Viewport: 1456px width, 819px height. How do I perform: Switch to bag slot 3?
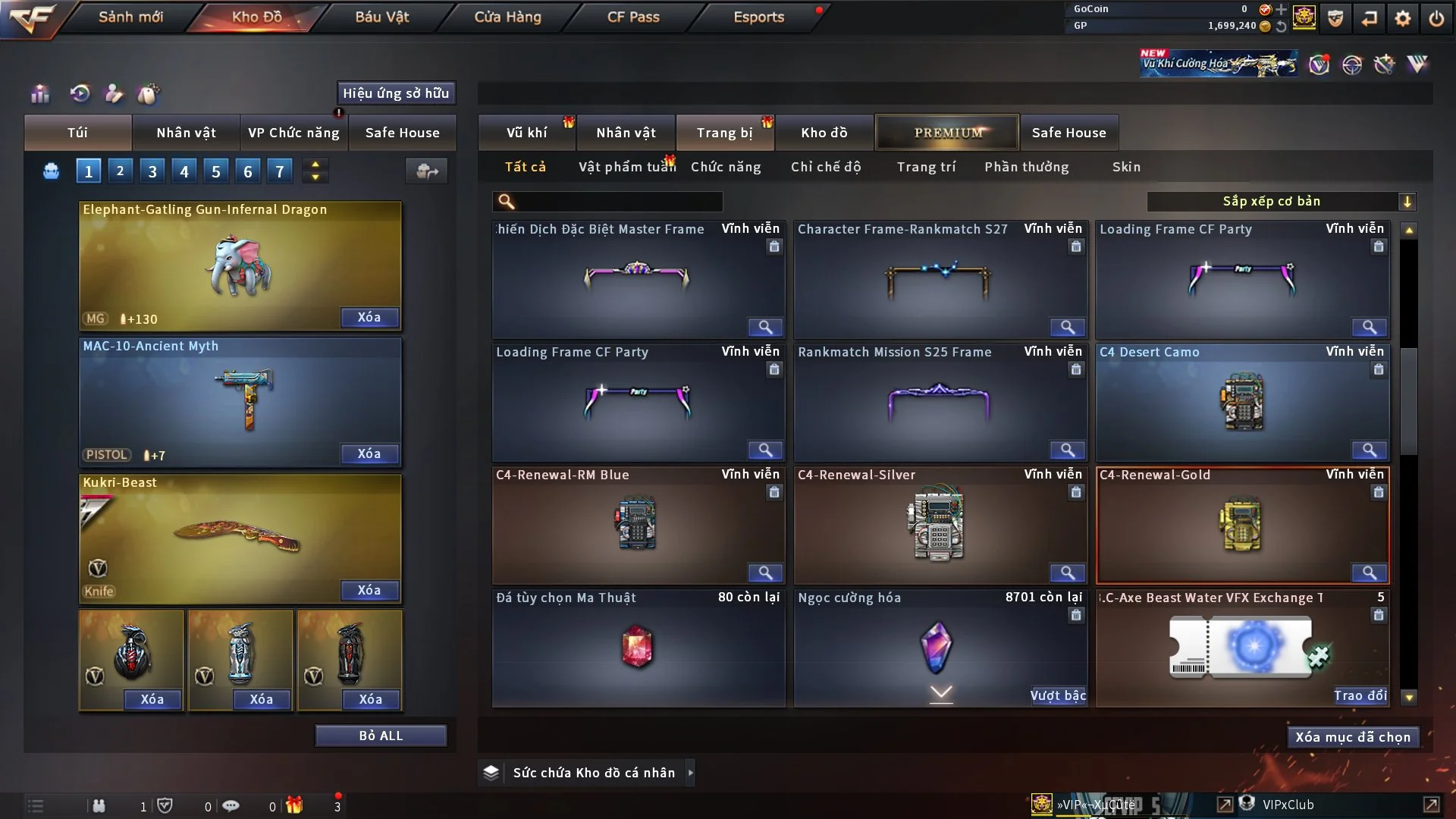click(x=152, y=171)
